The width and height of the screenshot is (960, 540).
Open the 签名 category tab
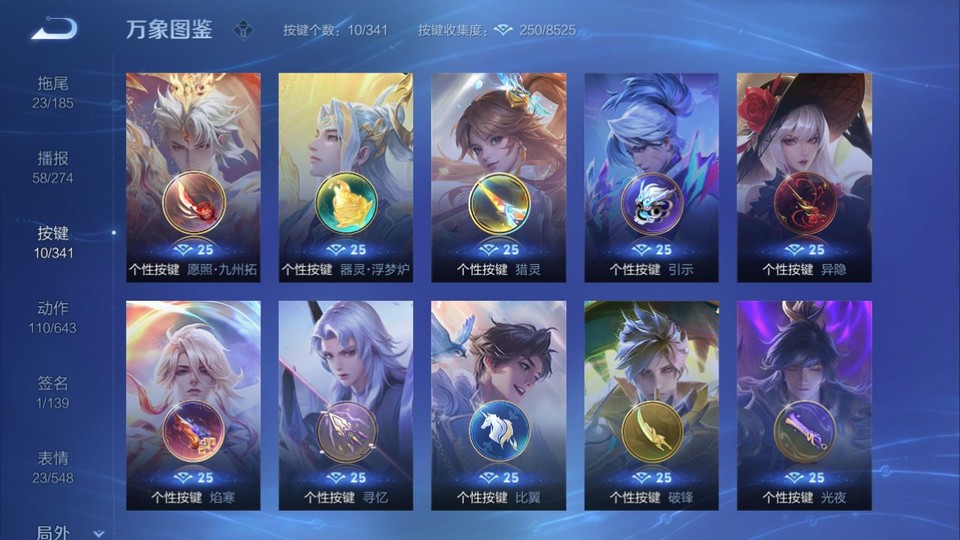[53, 392]
